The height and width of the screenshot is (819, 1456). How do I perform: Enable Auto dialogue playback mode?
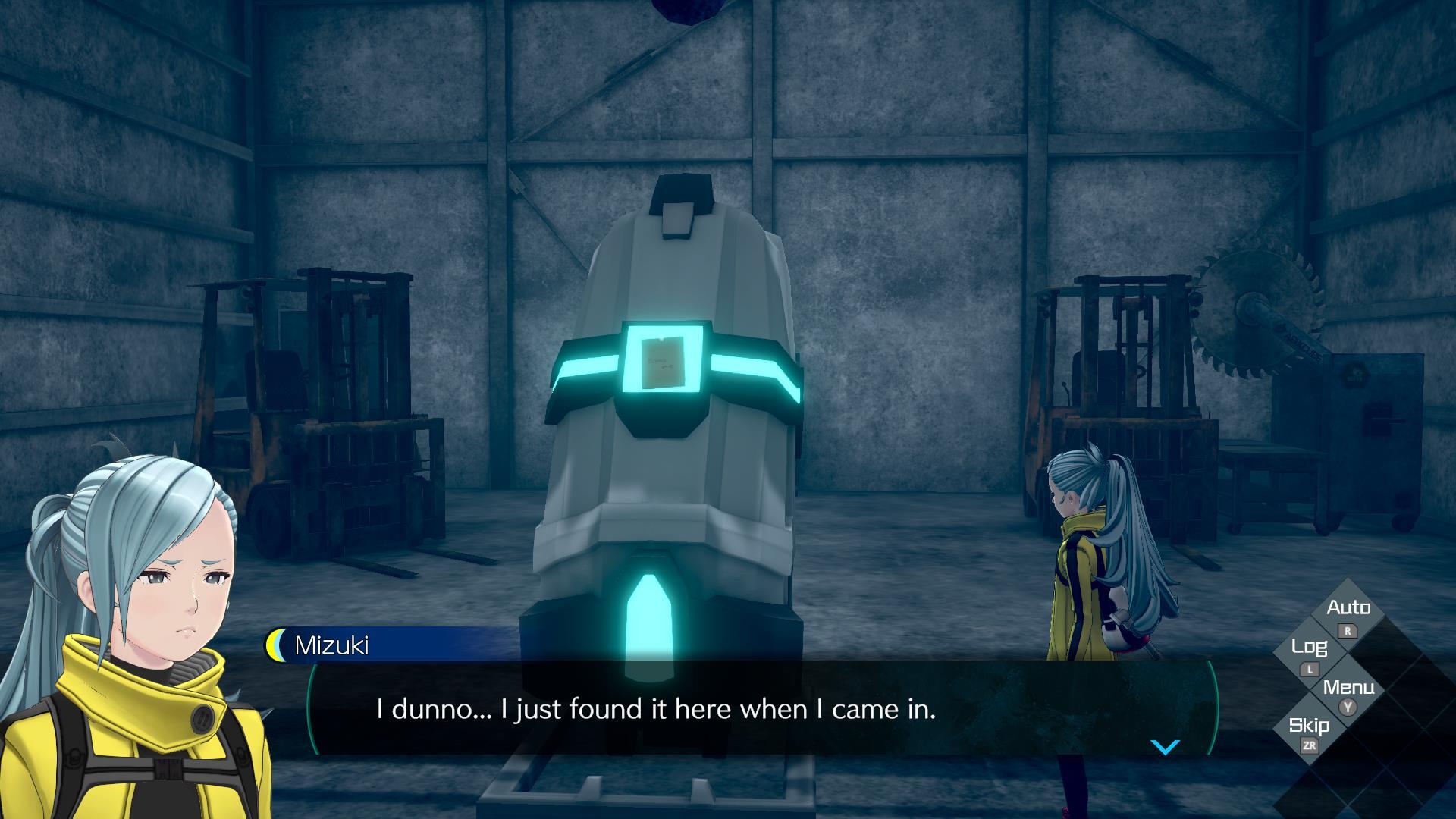pos(1349,607)
